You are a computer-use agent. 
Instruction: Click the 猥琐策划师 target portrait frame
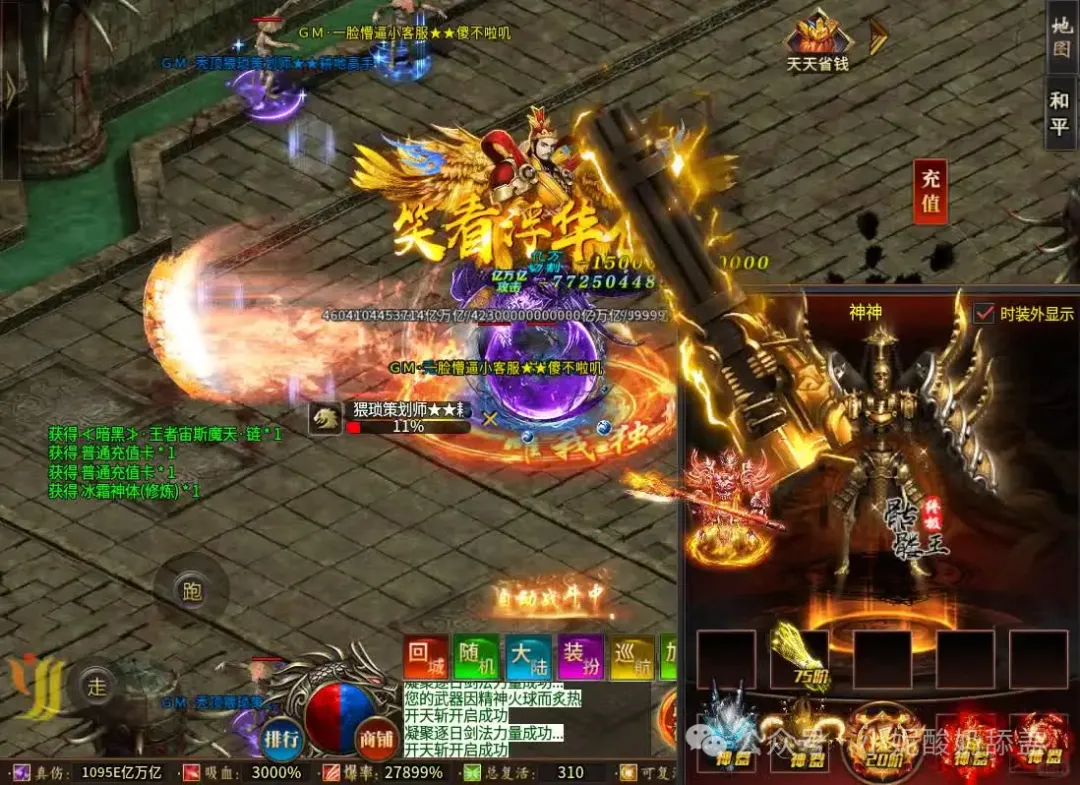pyautogui.click(x=325, y=419)
